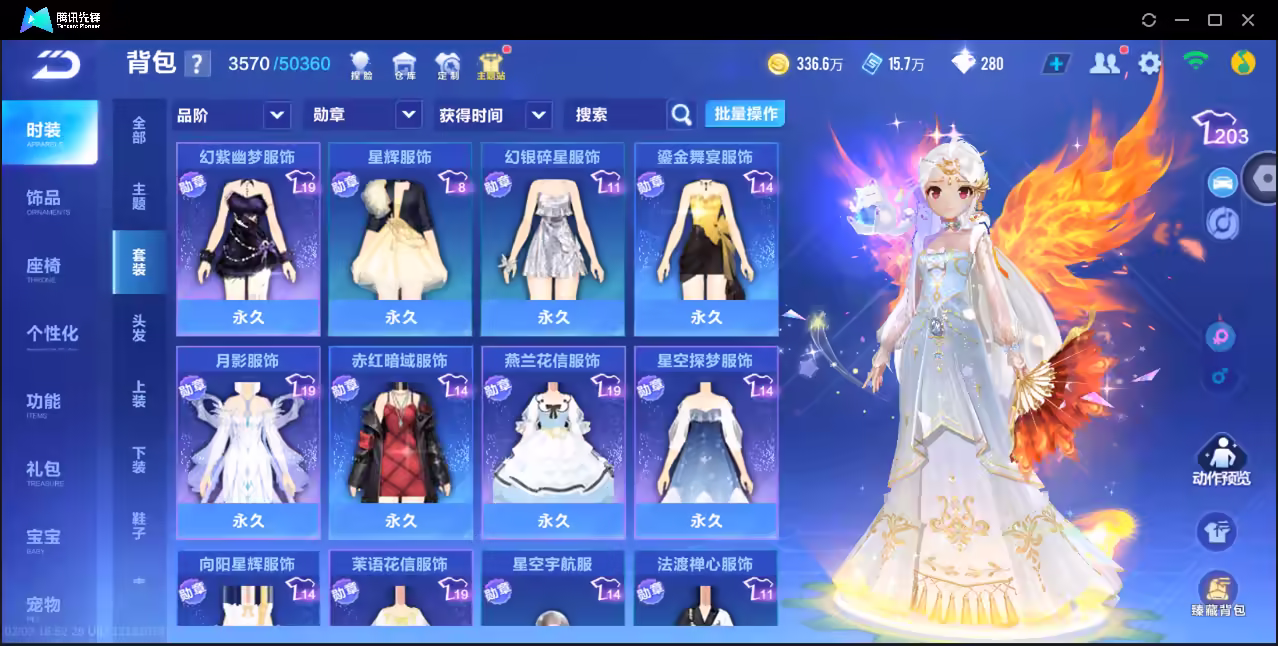
Task: Select the 幻紫幽梦服饰 outfit card
Action: click(x=248, y=239)
